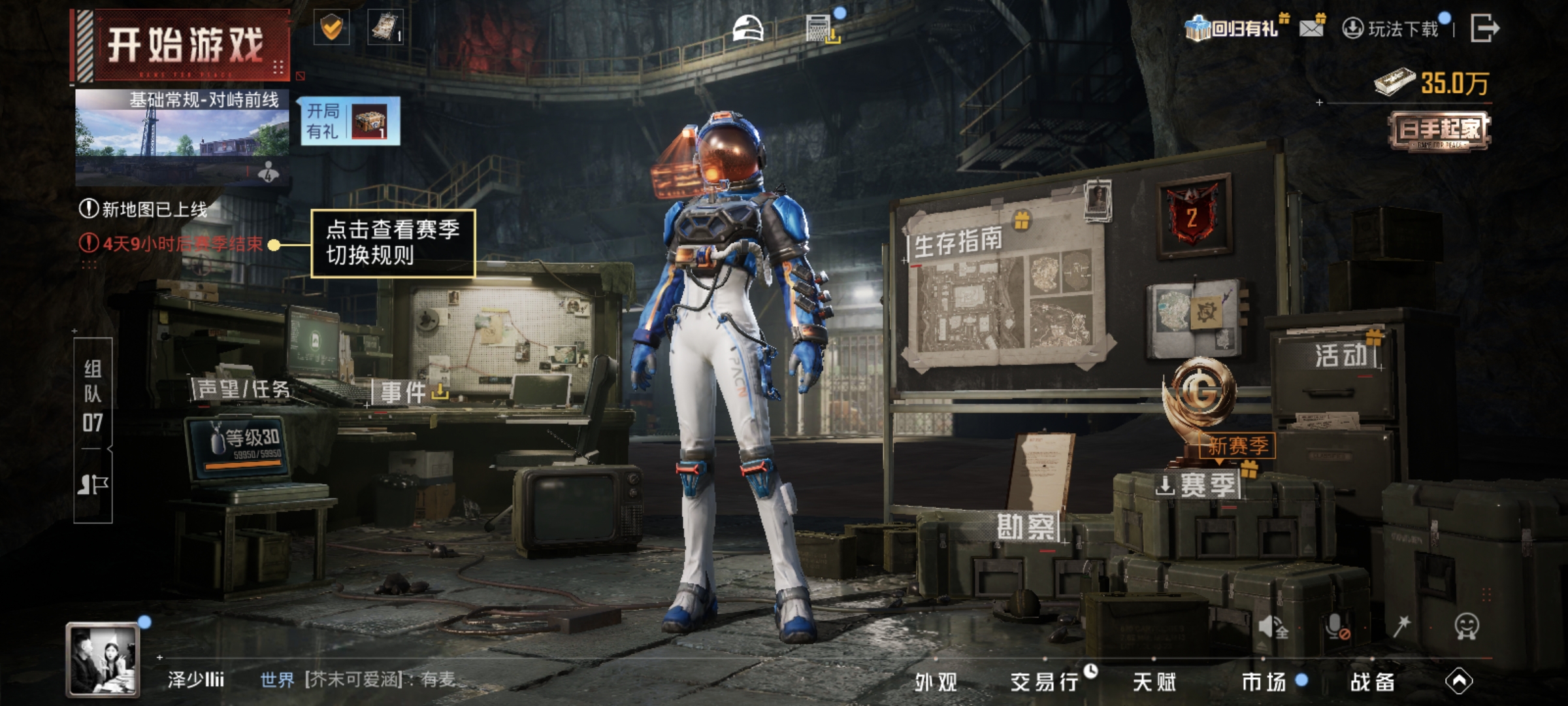1568x706 pixels.
Task: Open the 活动 activities menu
Action: (1341, 356)
